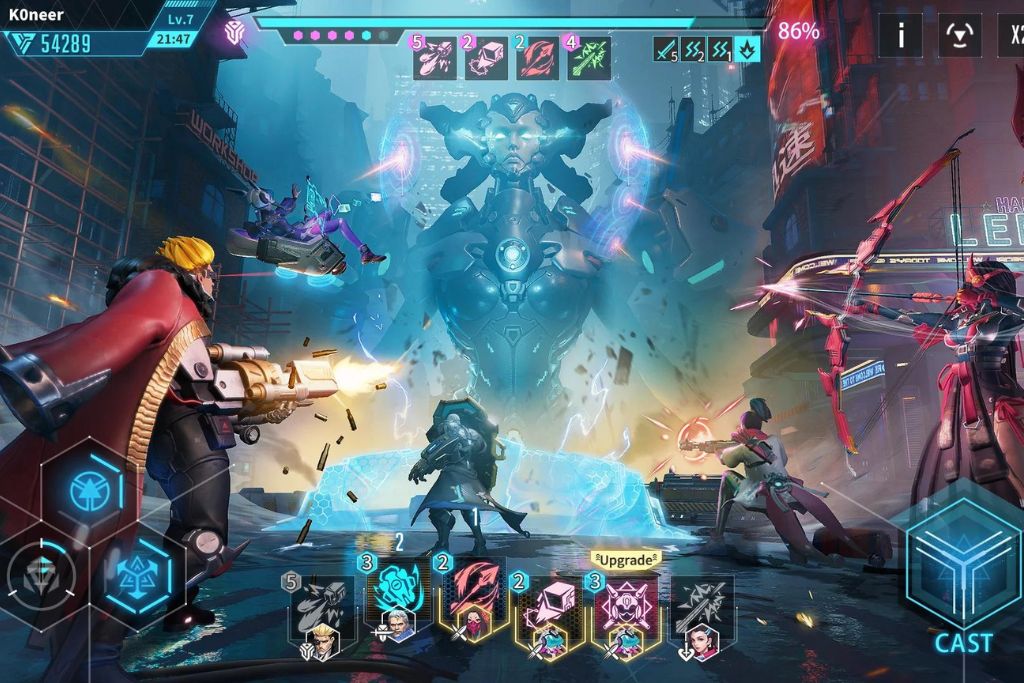This screenshot has height=683, width=1024.
Task: Inspect the boss's green bamboo skill icon
Action: point(589,58)
